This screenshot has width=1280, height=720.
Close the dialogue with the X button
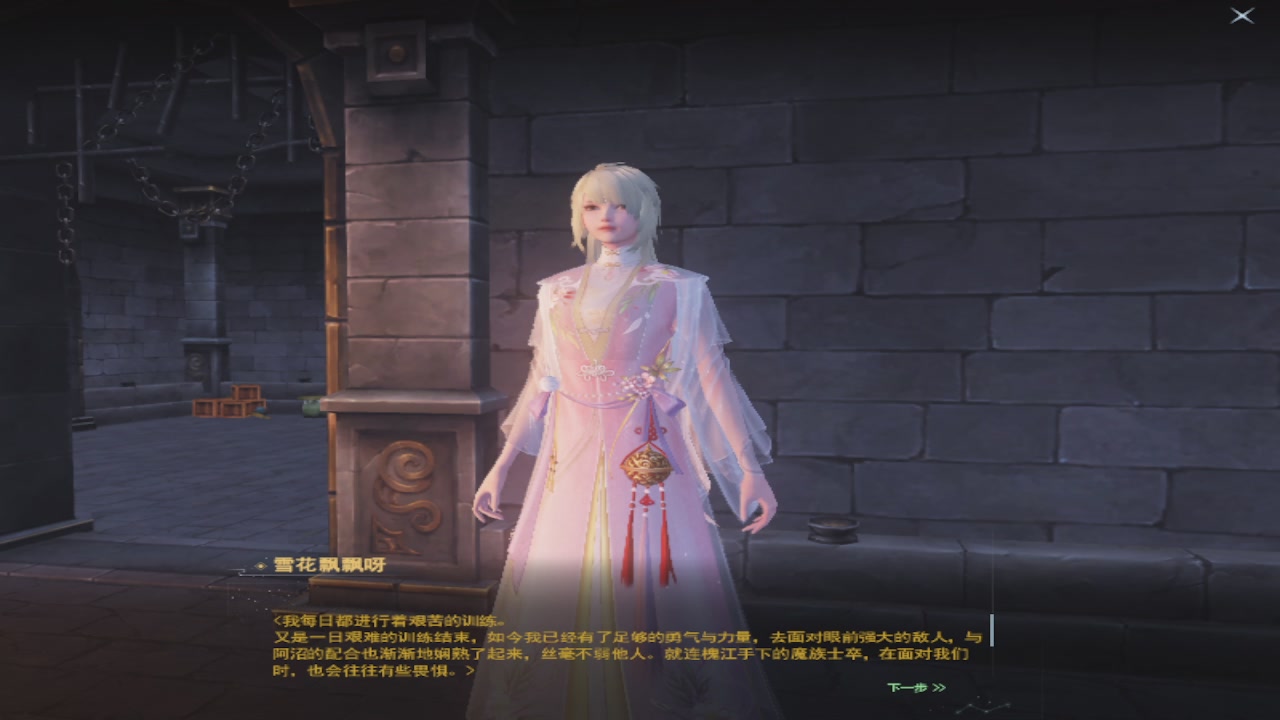(1244, 14)
